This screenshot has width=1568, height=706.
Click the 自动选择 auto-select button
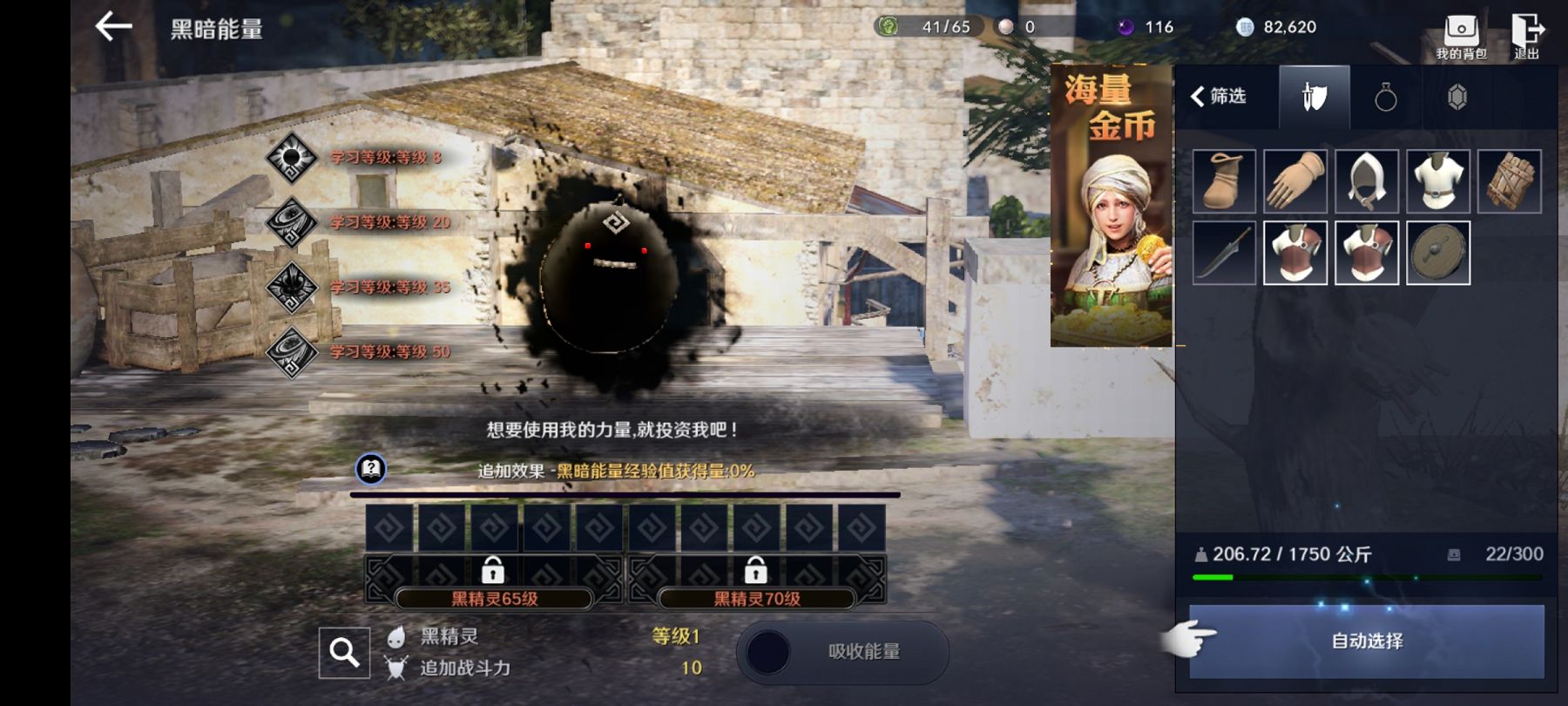click(x=1366, y=642)
